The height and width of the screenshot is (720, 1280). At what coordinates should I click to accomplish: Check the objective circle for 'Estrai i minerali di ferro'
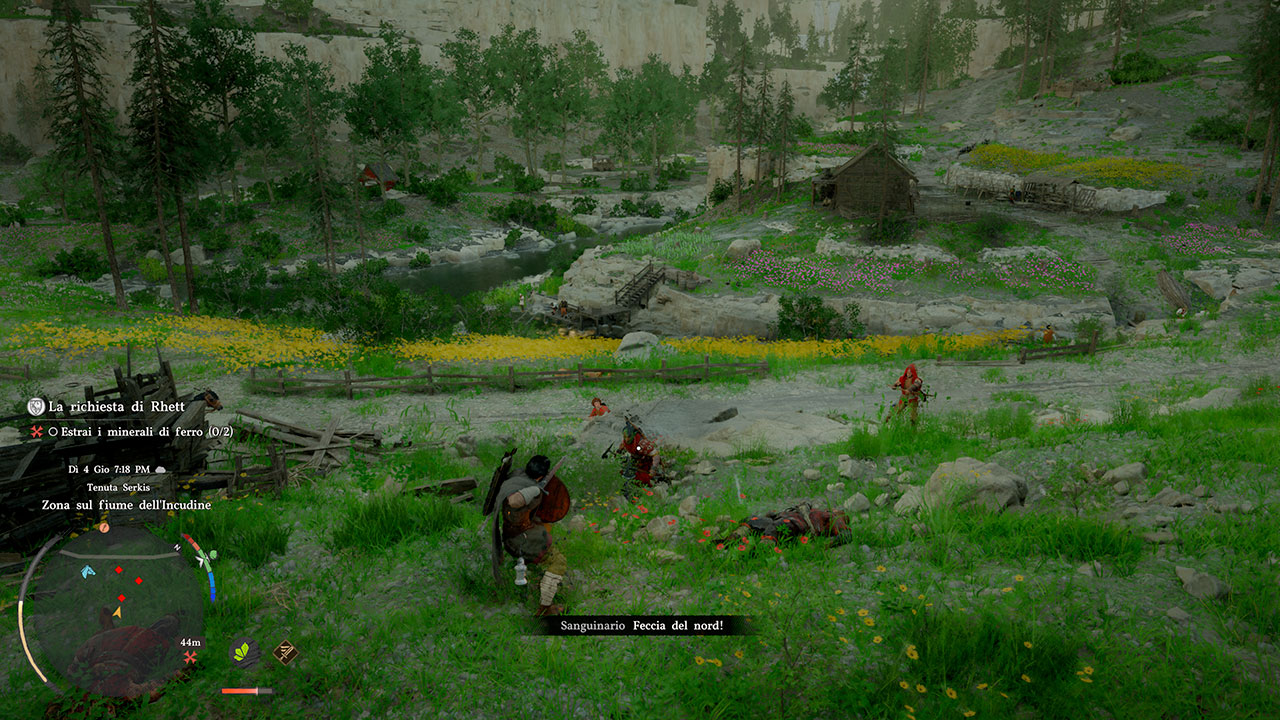(x=53, y=432)
